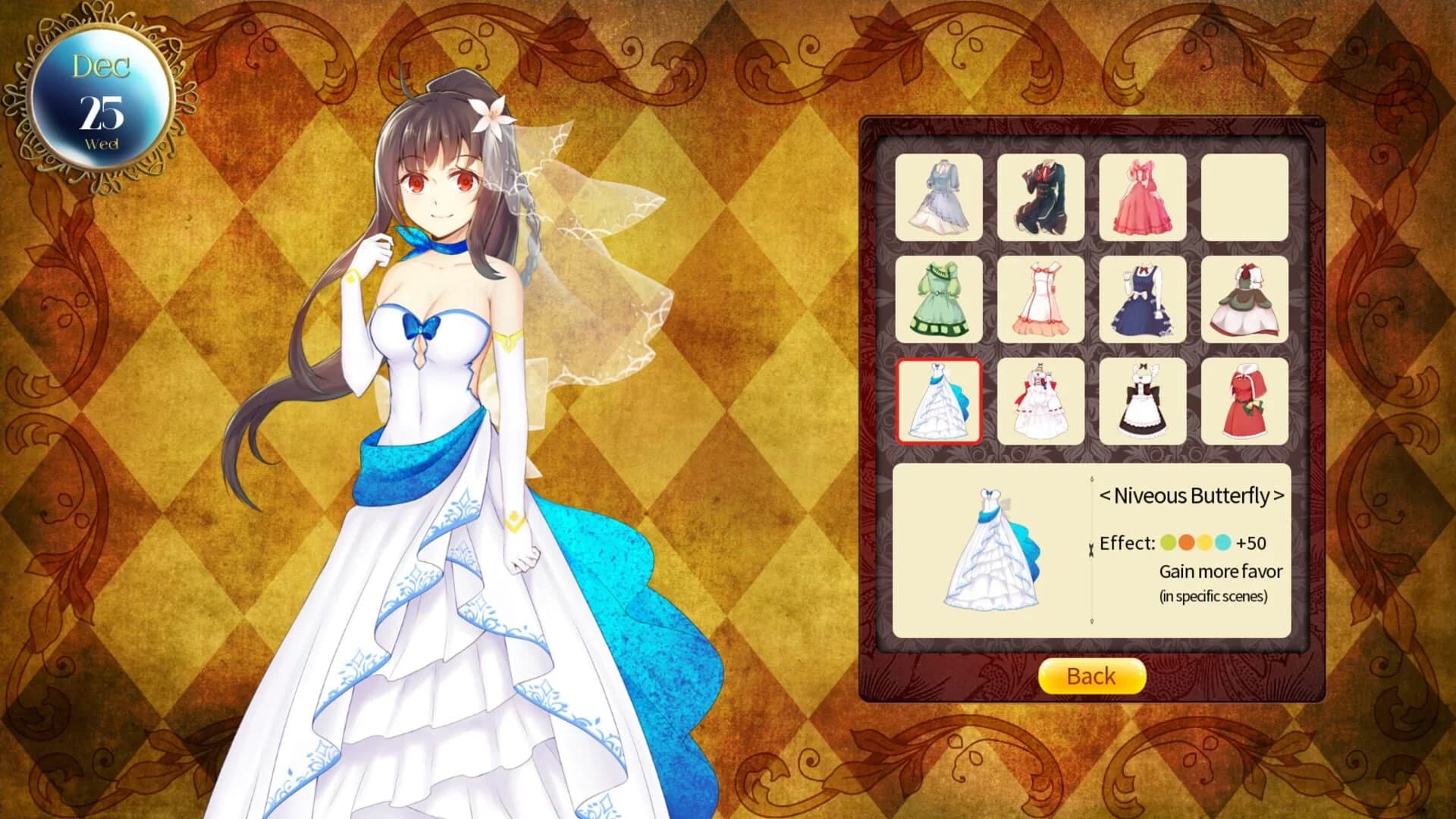
Task: Select the green and white layered outfit
Action: pyautogui.click(x=1244, y=298)
